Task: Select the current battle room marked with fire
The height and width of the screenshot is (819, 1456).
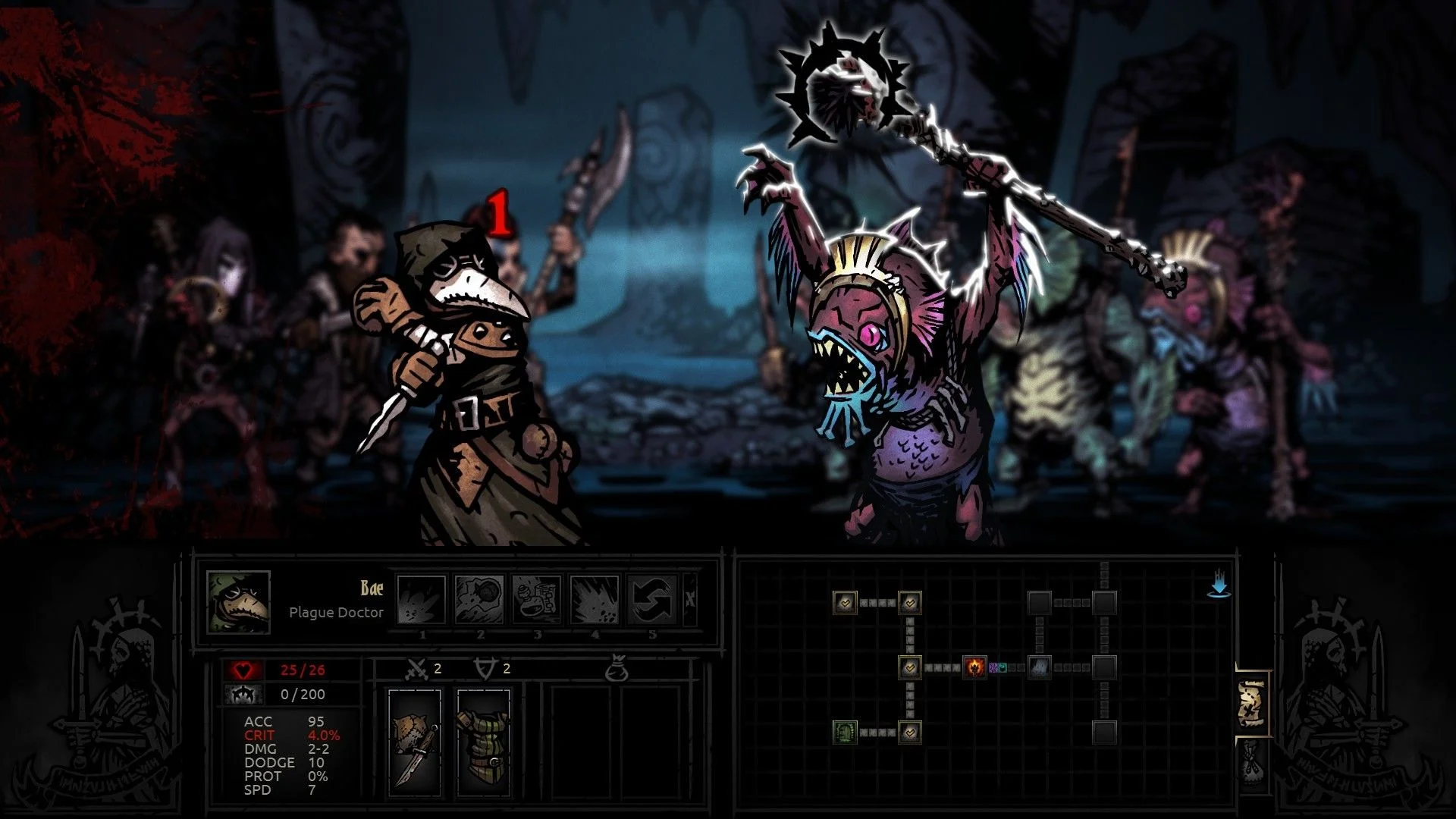Action: pyautogui.click(x=975, y=668)
